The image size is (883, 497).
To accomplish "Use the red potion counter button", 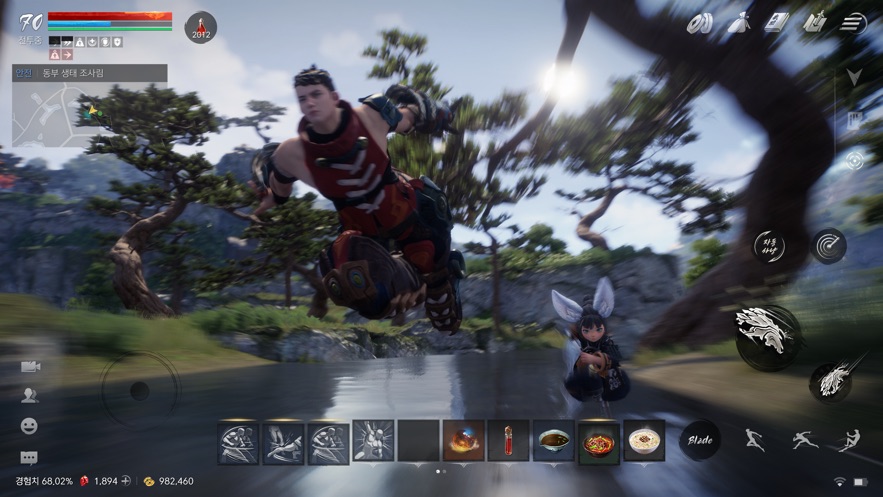I will (x=201, y=27).
